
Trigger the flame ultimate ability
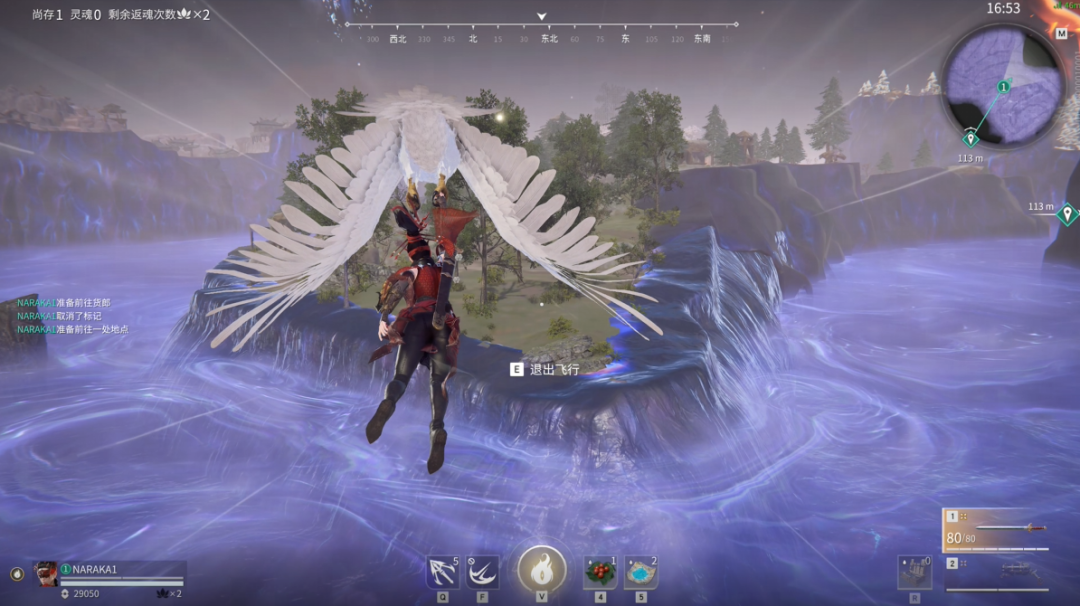[542, 570]
